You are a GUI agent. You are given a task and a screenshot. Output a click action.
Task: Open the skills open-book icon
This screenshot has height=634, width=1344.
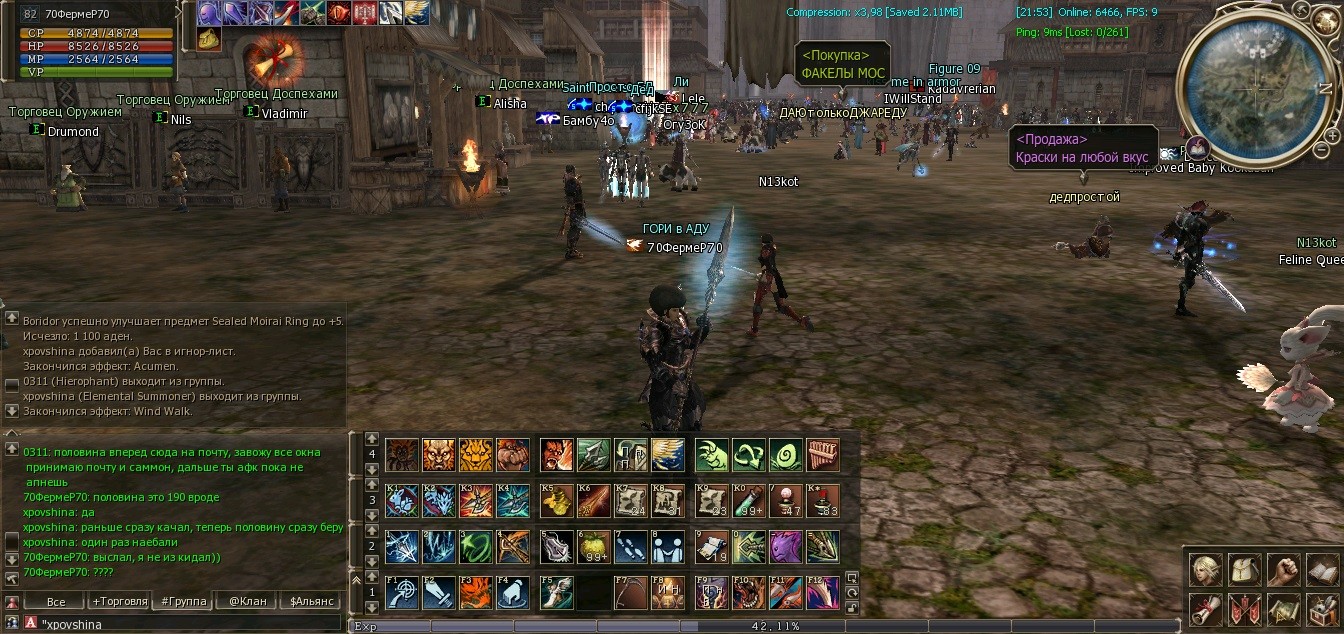pos(1322,569)
